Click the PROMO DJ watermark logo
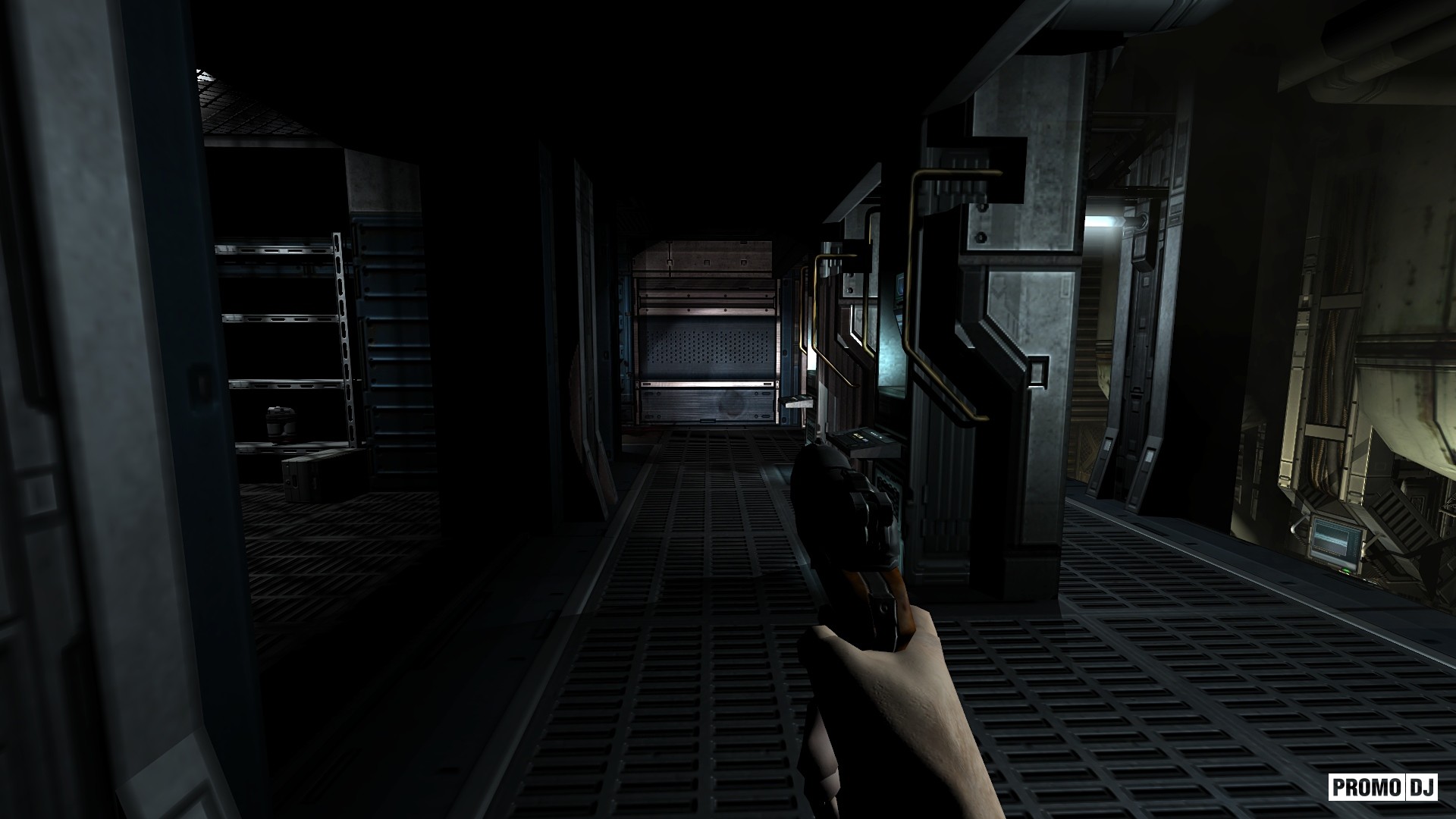The width and height of the screenshot is (1456, 819). click(x=1382, y=787)
